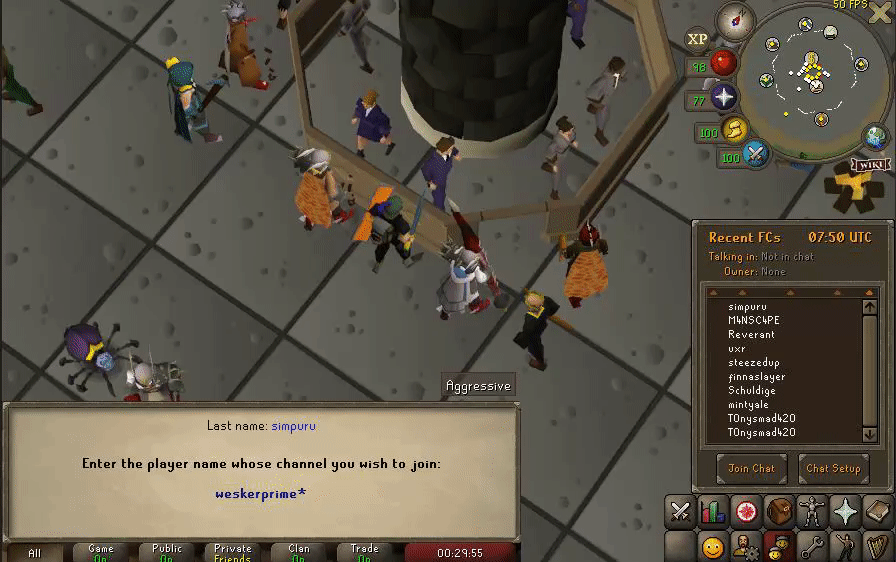The image size is (896, 562).
Task: Open the world map globe icon
Action: click(876, 137)
